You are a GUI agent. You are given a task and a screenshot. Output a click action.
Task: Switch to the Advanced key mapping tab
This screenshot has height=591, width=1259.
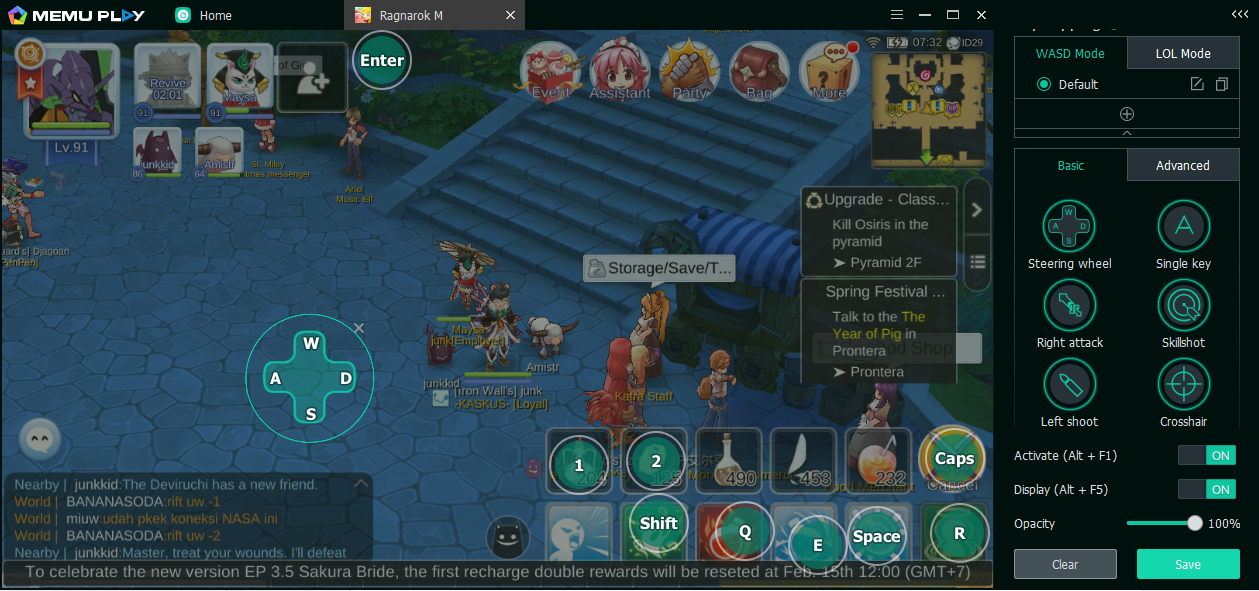click(1183, 166)
